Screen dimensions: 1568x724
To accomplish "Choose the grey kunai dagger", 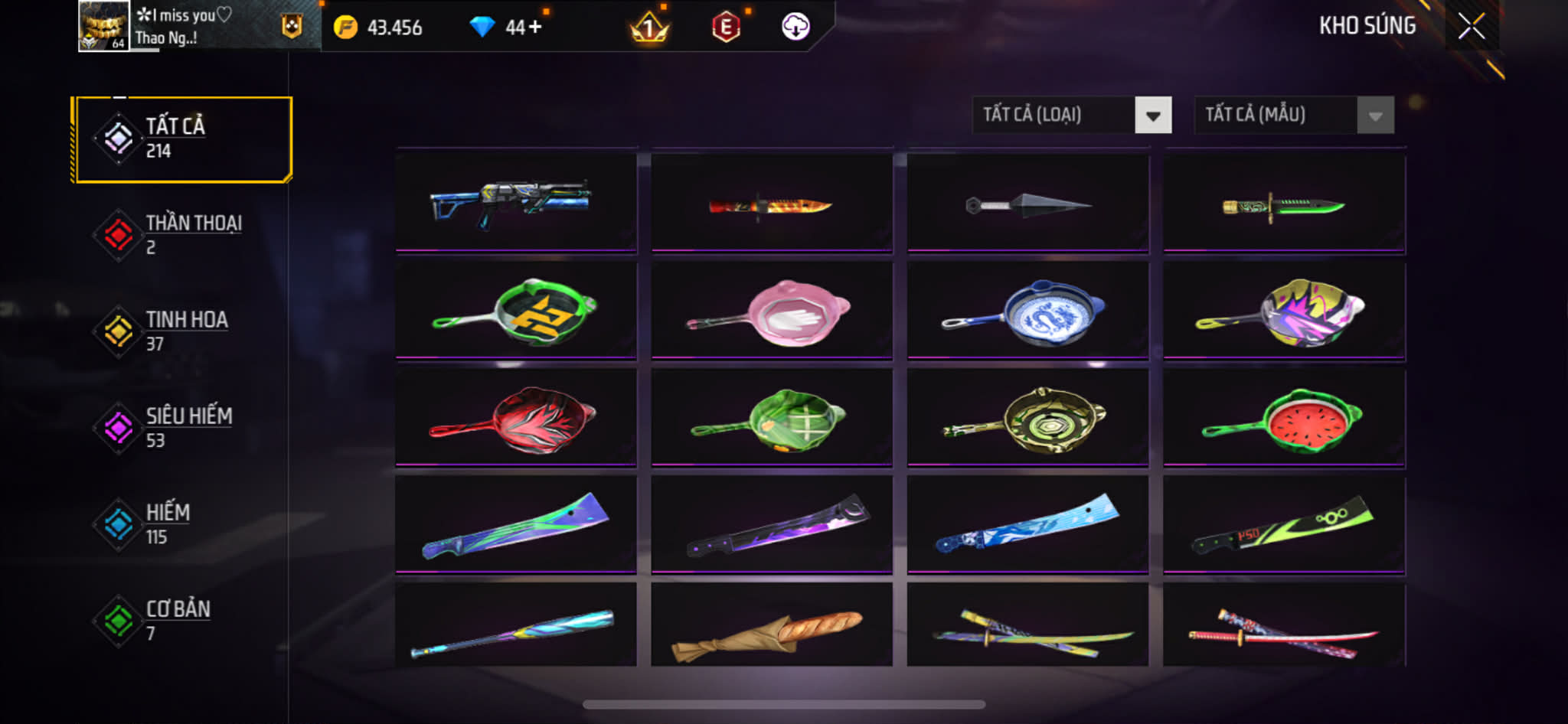I will click(x=1027, y=204).
